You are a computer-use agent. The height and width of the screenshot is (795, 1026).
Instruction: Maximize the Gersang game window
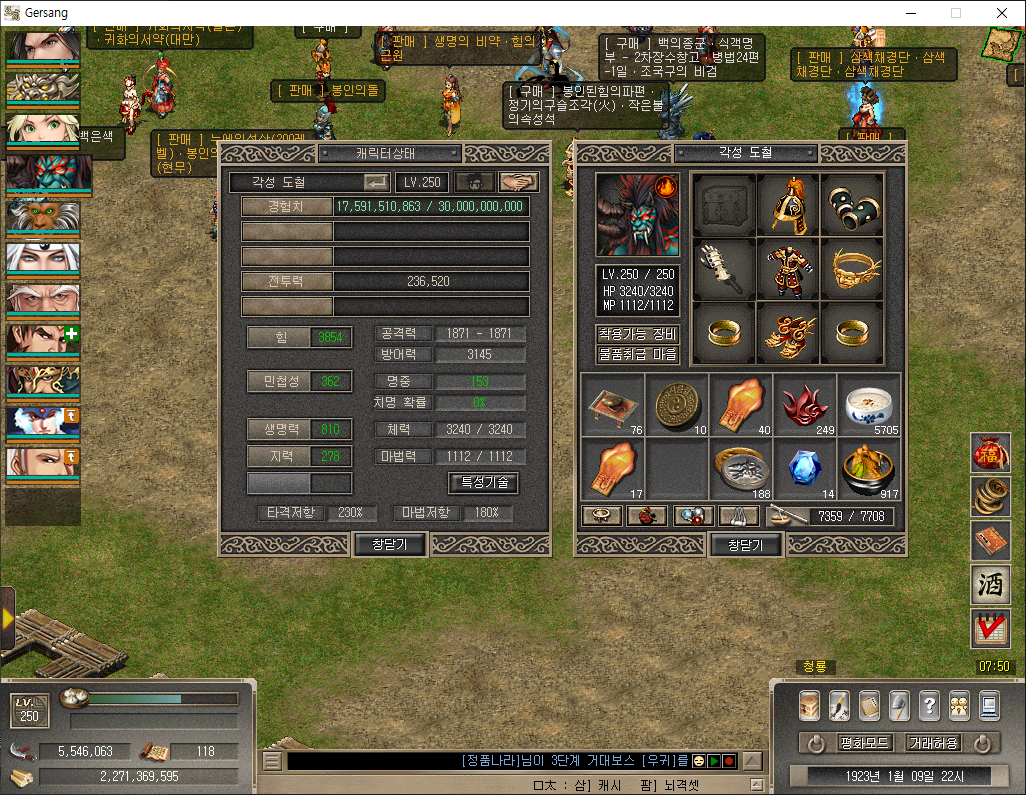[955, 13]
